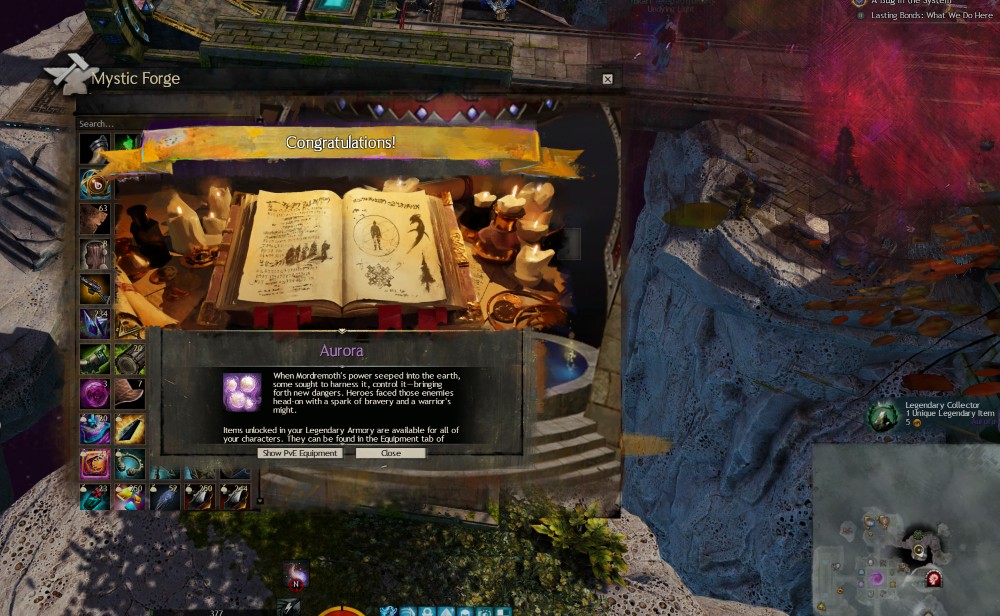
Task: Activate the galaxy swirl skill icon
Action: pos(296,574)
